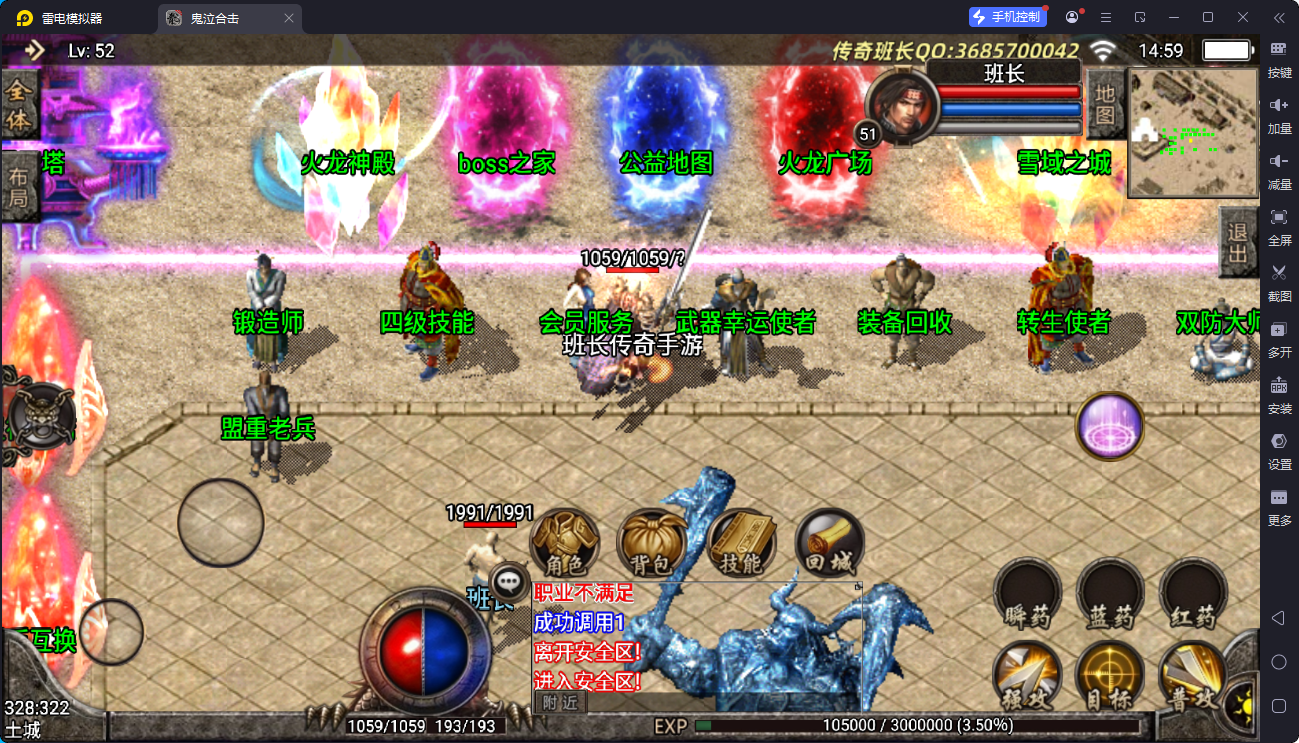Select the 全体 button
The width and height of the screenshot is (1299, 743).
click(19, 106)
